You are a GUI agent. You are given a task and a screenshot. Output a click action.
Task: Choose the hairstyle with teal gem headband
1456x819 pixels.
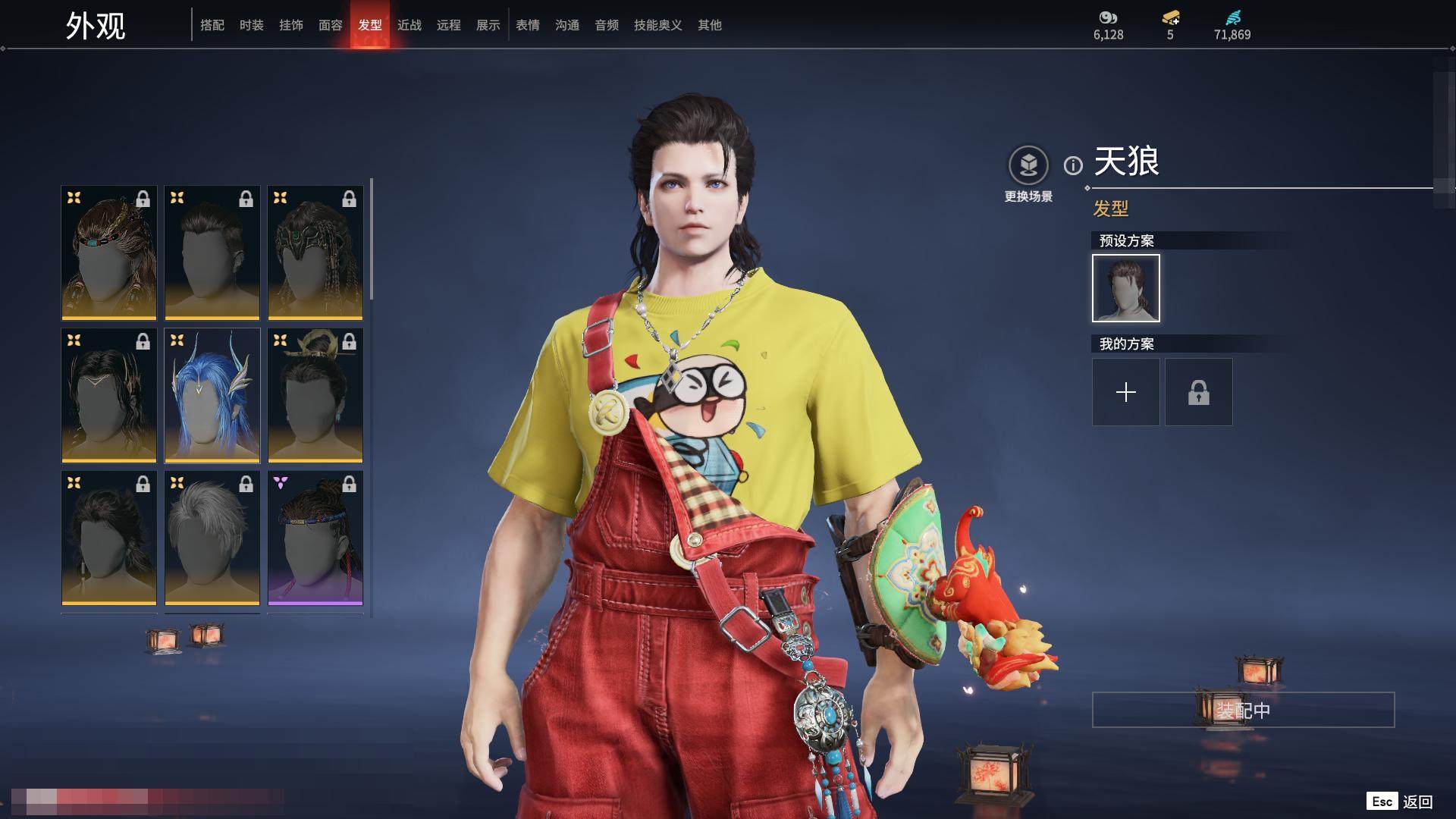coord(109,253)
